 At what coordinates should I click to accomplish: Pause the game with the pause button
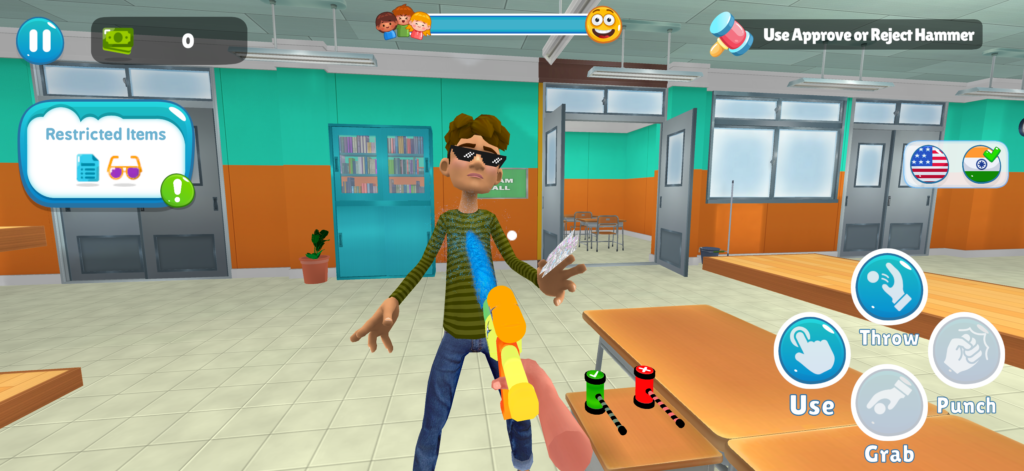tap(40, 41)
